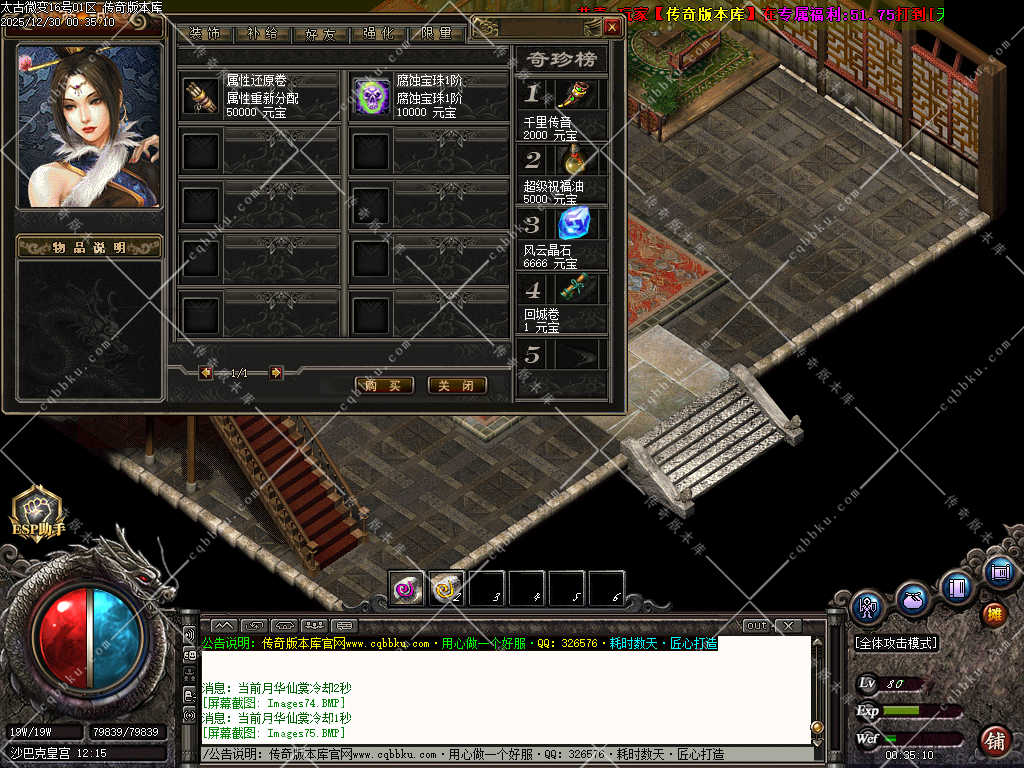
Task: Select the 超级祝福油 ranking item
Action: [x=573, y=160]
